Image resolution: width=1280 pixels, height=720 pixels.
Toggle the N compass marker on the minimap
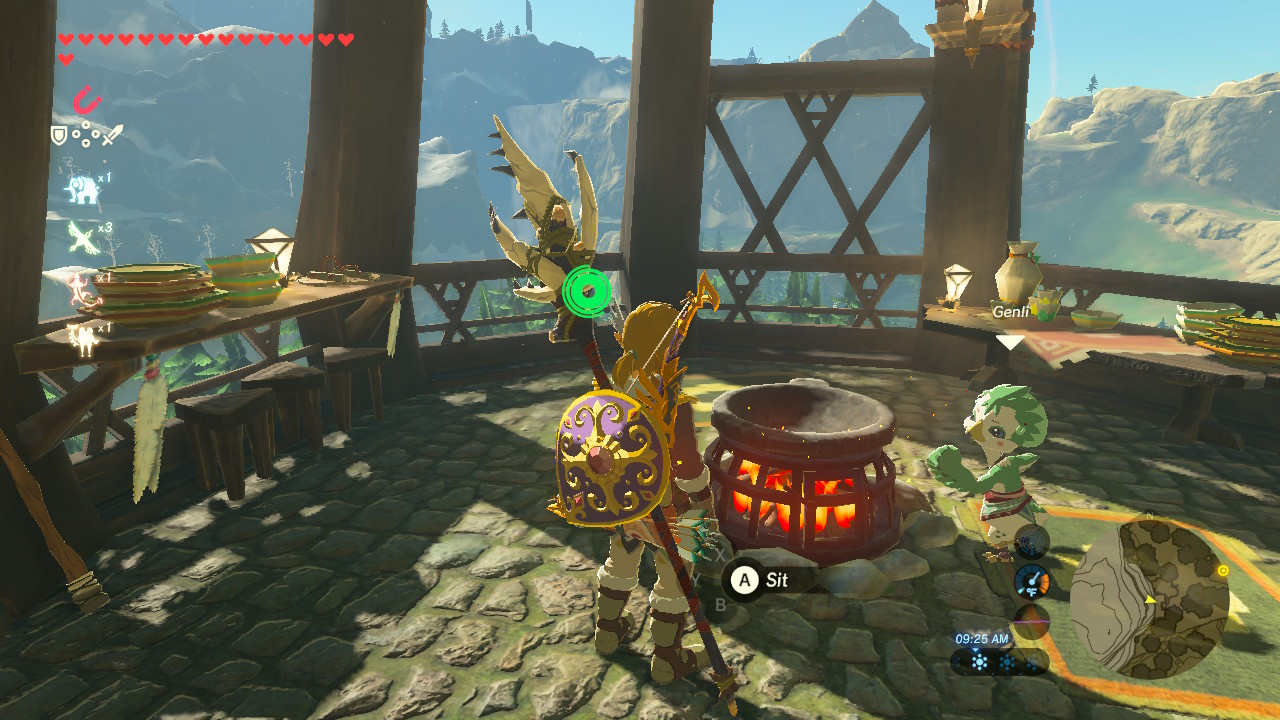click(1149, 516)
